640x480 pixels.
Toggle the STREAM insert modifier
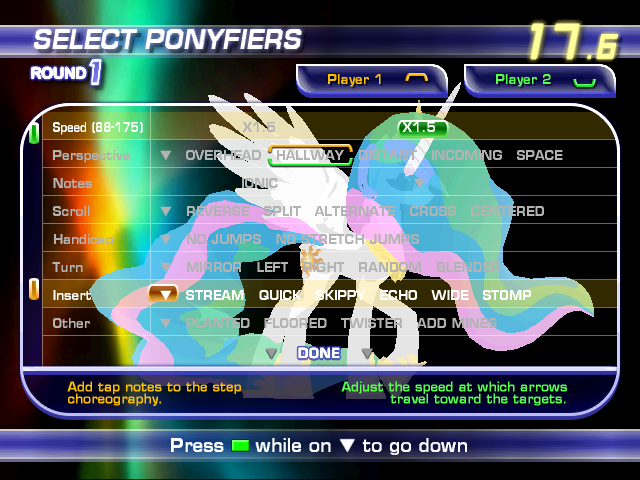[x=215, y=295]
